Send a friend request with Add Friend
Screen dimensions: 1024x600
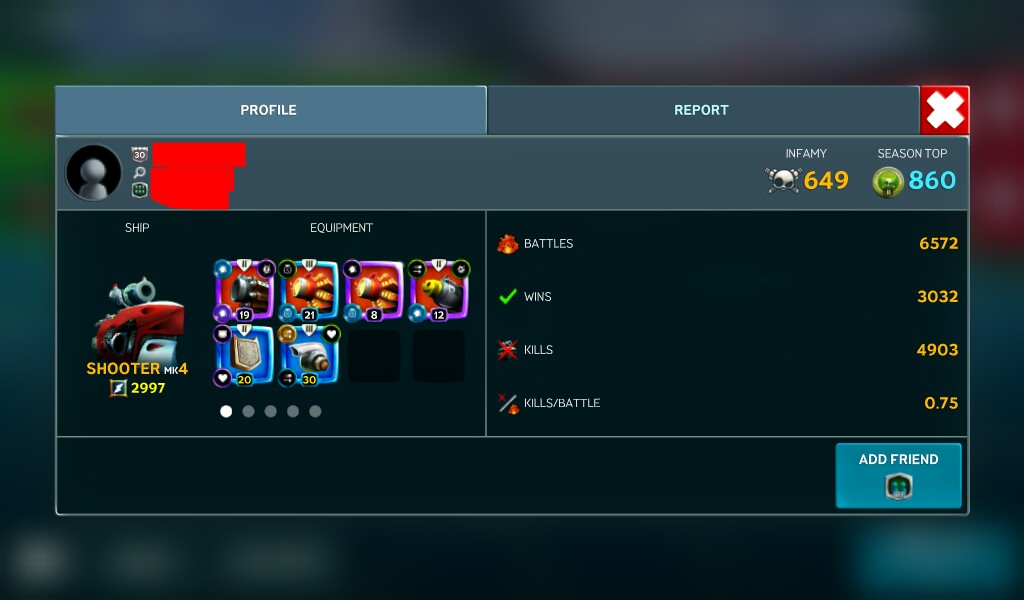pyautogui.click(x=898, y=475)
